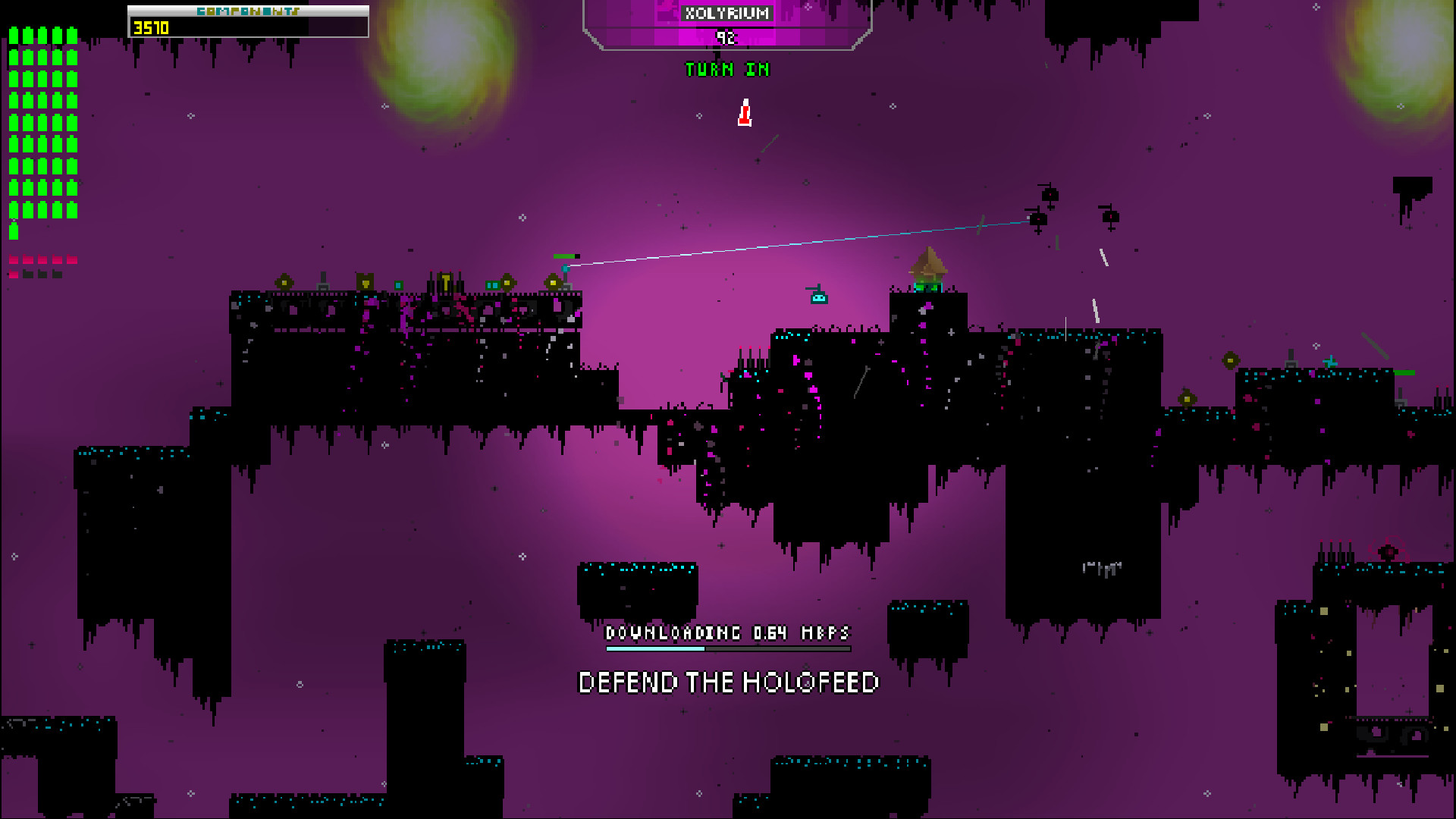Image resolution: width=1456 pixels, height=819 pixels.
Task: Click the download progress bar at 0.64 MBPS
Action: 726,649
